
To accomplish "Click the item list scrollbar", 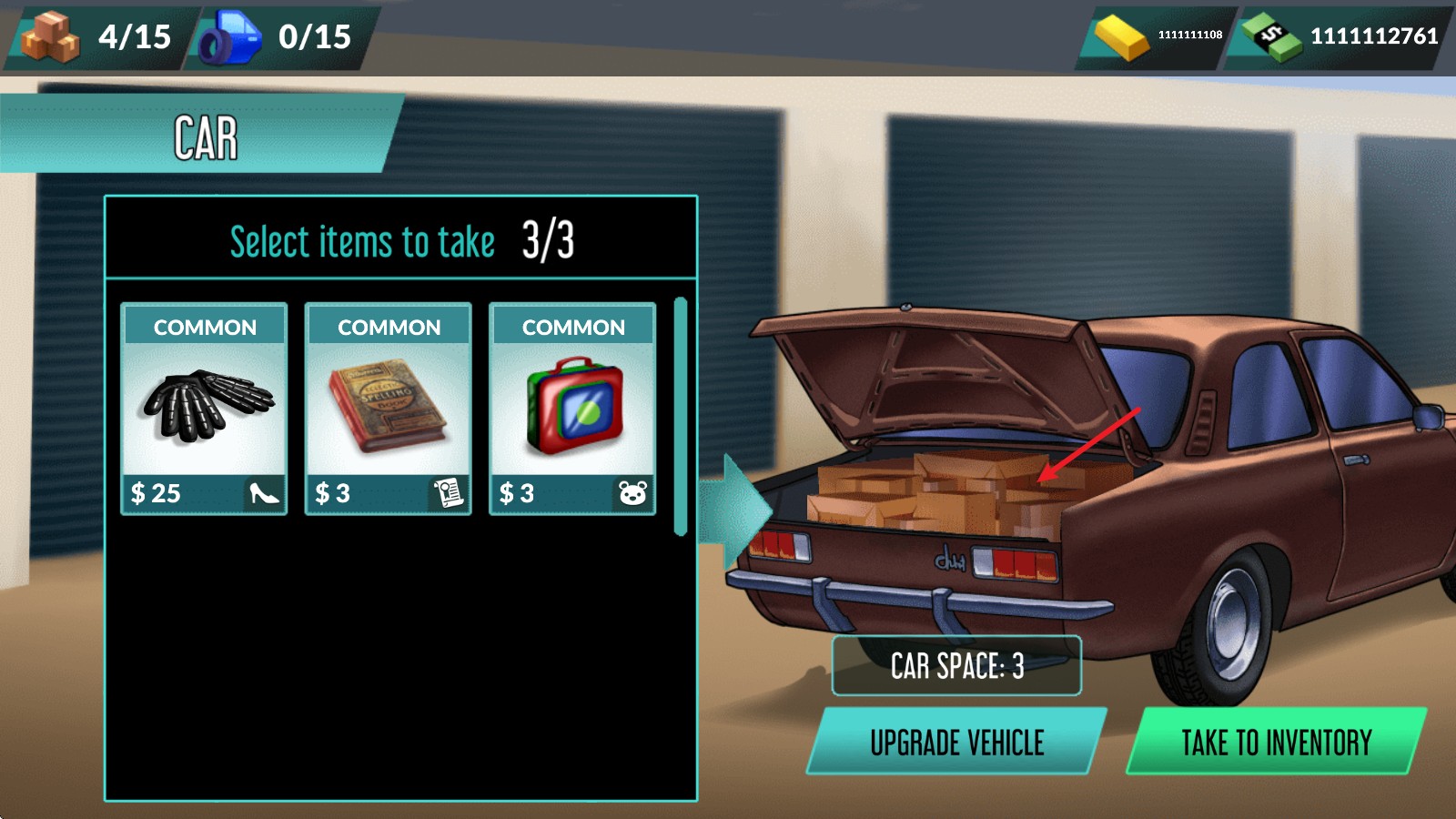I will (x=680, y=416).
